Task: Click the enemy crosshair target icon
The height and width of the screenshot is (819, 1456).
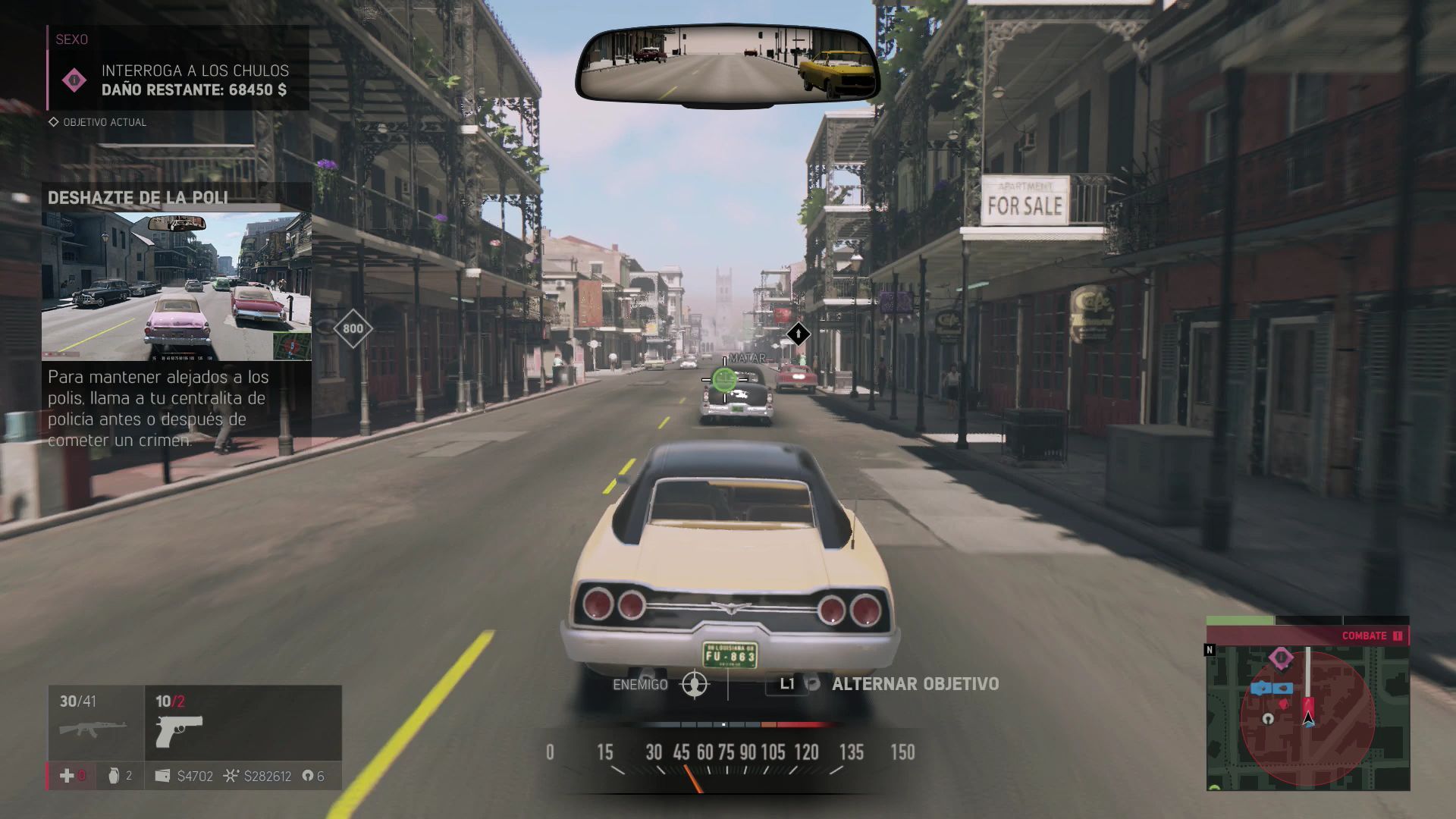Action: click(x=695, y=684)
